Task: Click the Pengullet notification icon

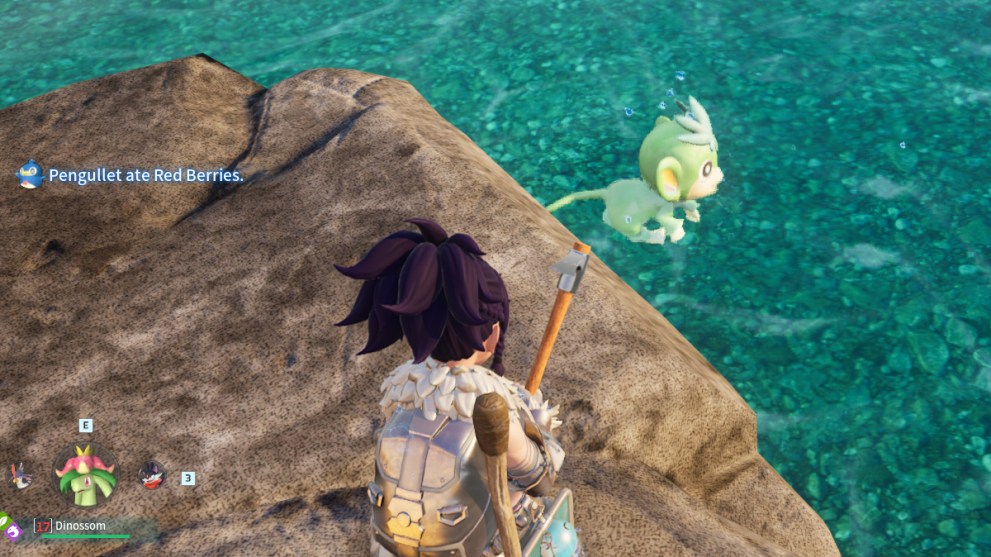Action: (29, 175)
